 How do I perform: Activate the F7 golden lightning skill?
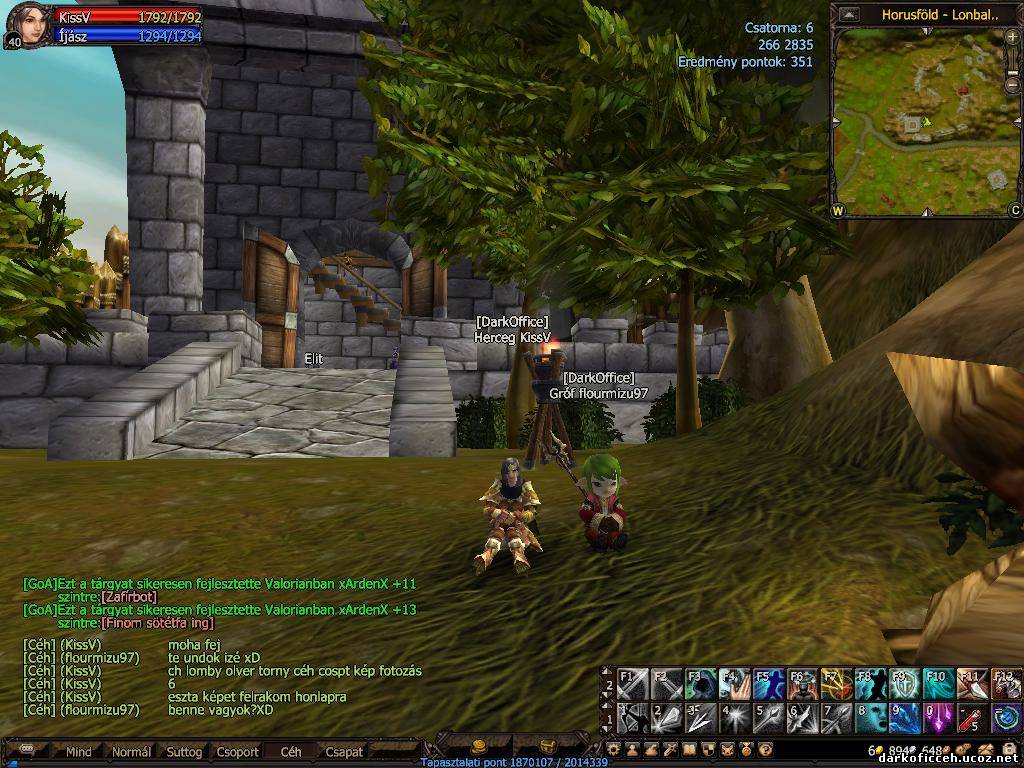click(836, 685)
